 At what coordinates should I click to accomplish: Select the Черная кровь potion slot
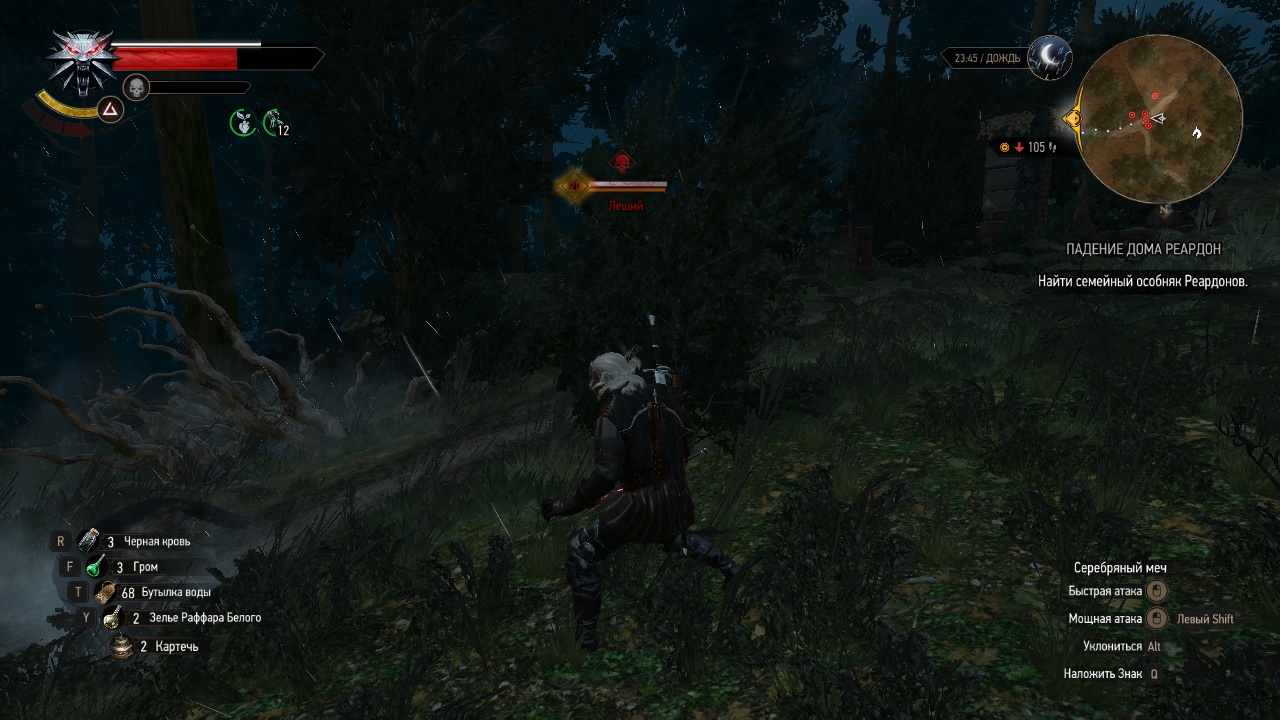point(89,541)
